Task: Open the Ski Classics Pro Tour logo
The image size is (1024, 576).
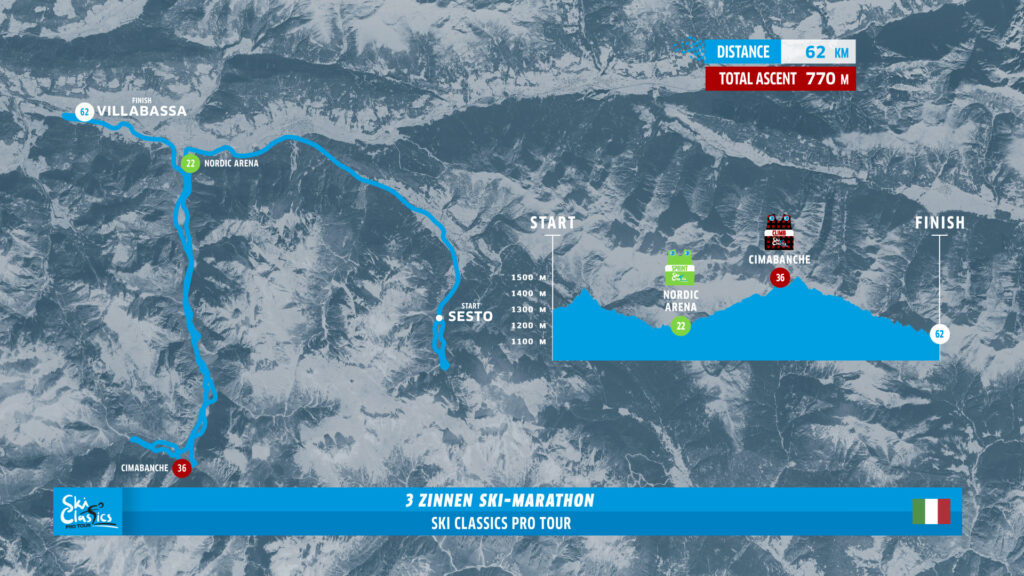Action: [88, 511]
